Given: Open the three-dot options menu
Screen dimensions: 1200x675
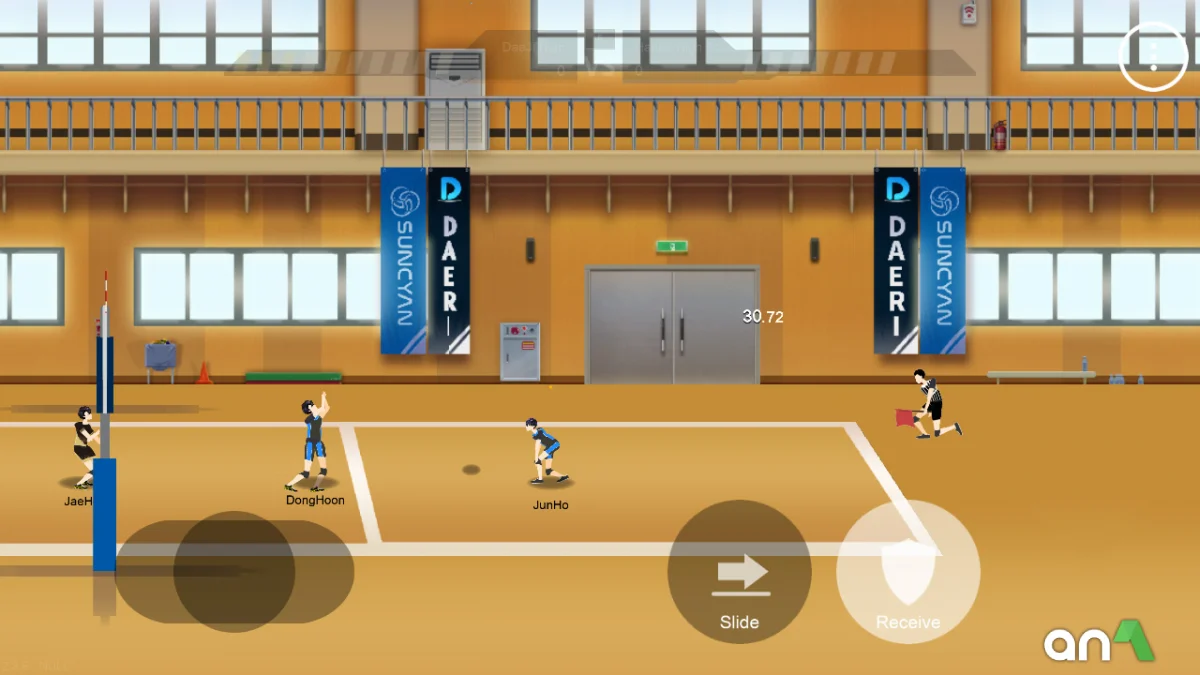Looking at the screenshot, I should click(x=1153, y=56).
